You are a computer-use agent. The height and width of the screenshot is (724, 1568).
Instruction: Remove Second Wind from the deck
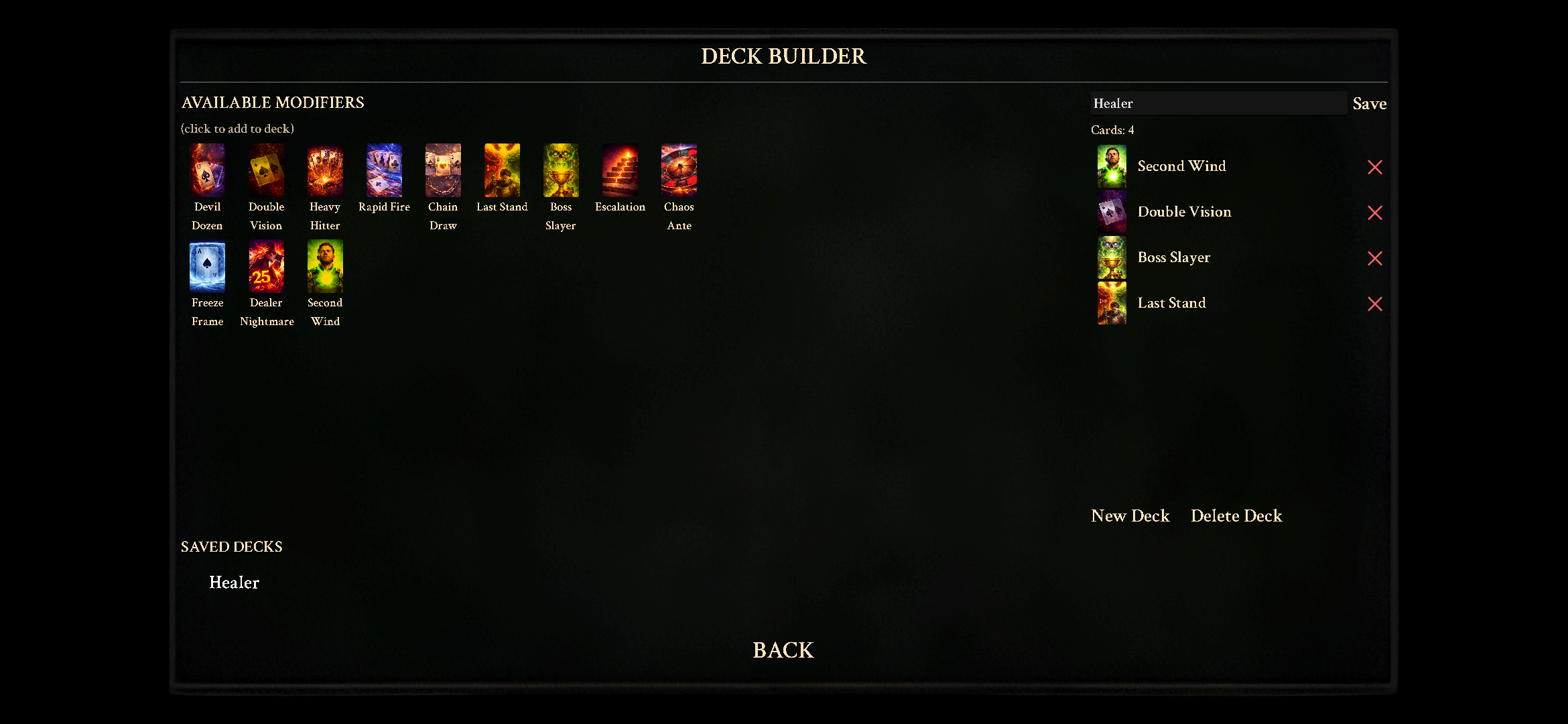(1375, 168)
